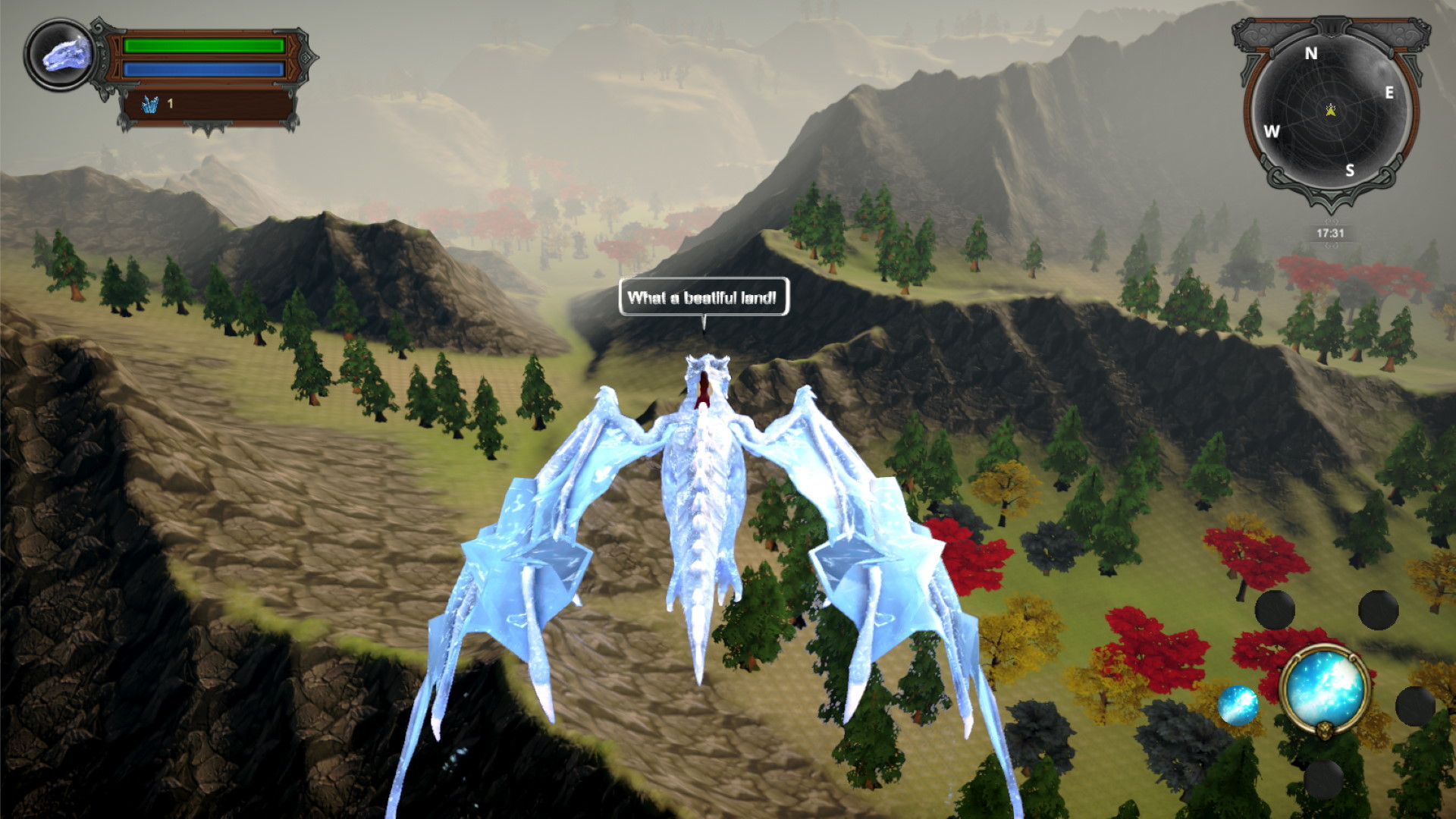
Task: Click the W marker on the compass
Action: point(1271,132)
